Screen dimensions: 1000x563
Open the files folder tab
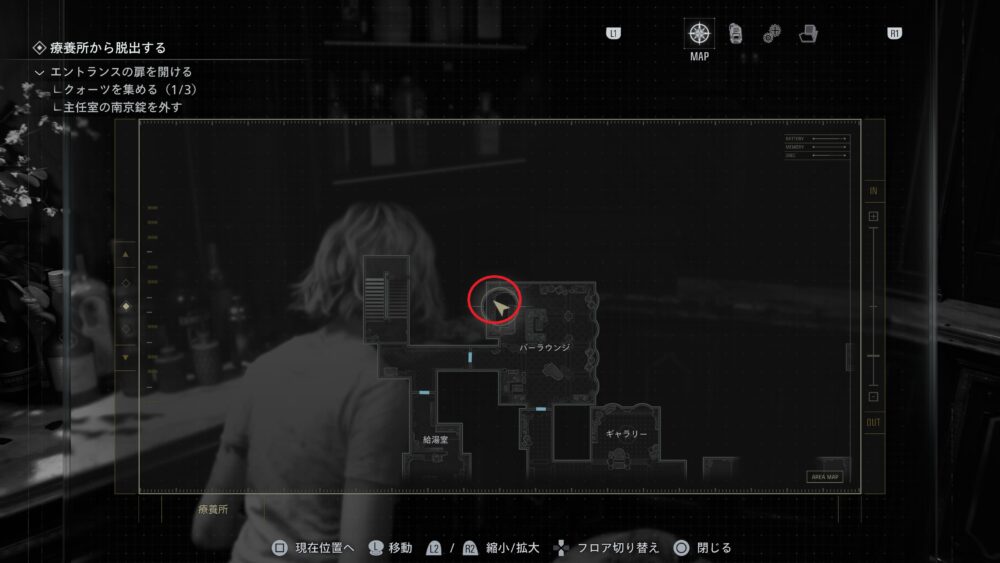(808, 34)
